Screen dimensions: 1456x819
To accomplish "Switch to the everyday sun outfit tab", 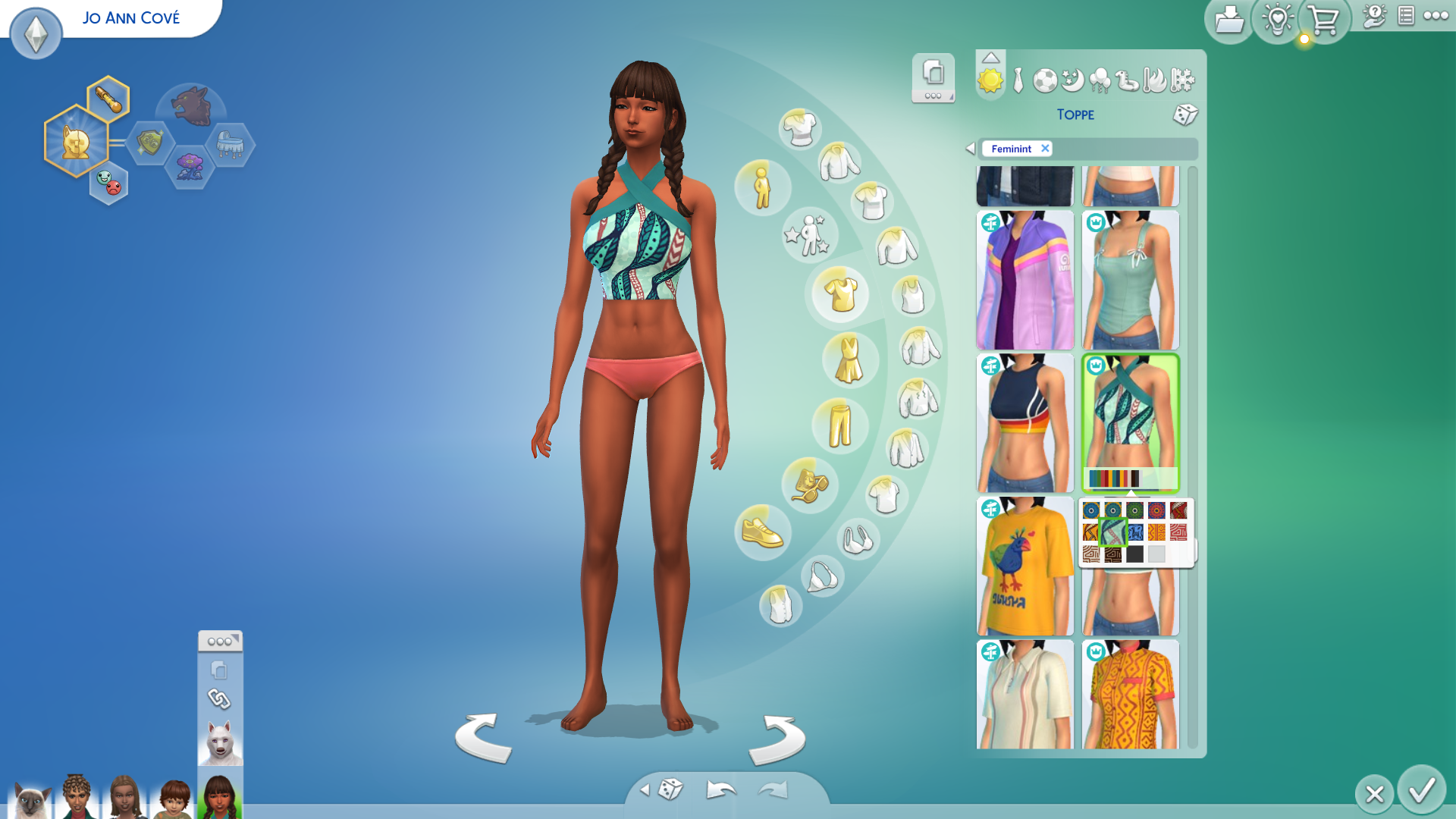I will pos(990,80).
